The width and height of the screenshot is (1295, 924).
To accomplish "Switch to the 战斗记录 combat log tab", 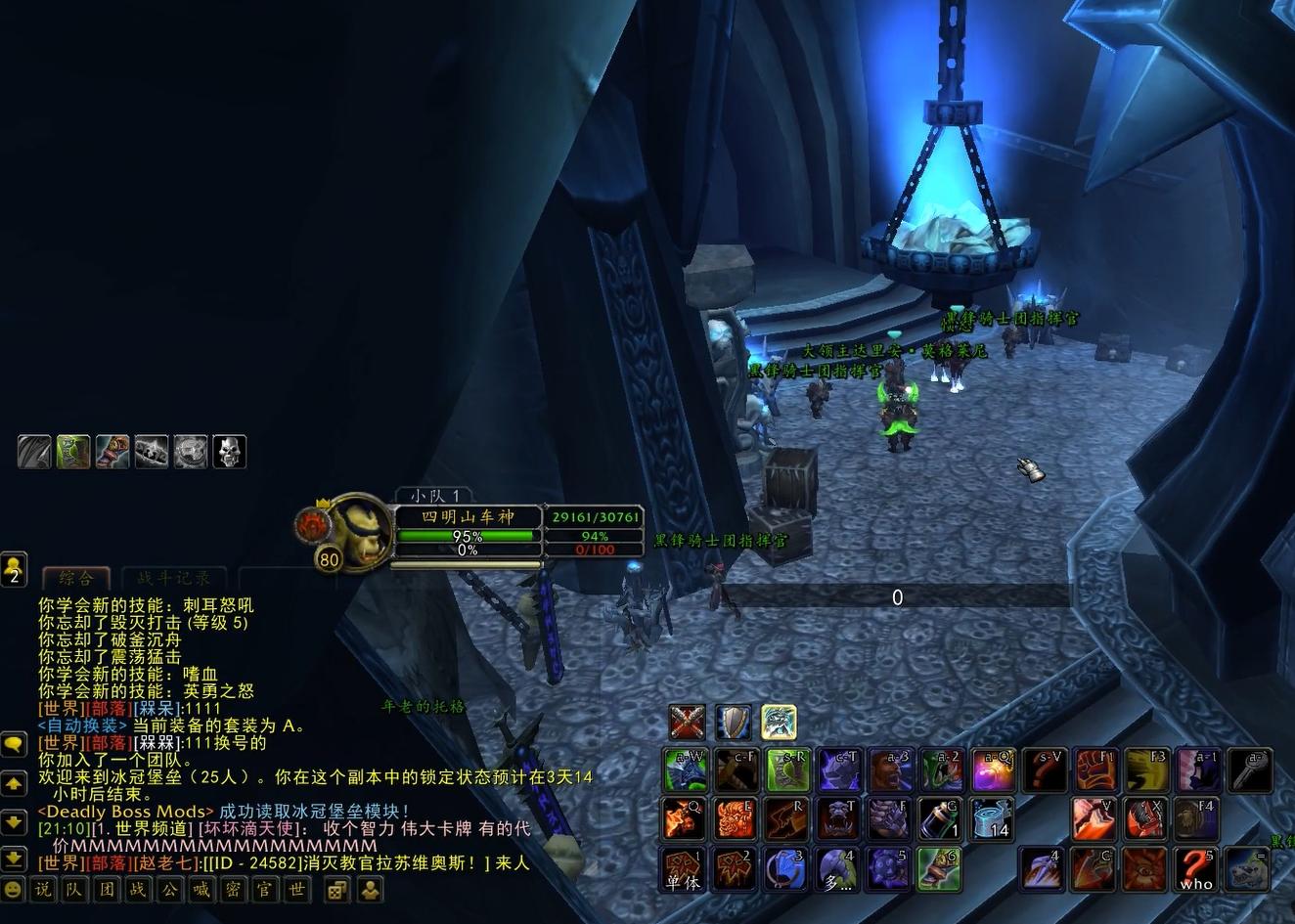I will (x=173, y=578).
